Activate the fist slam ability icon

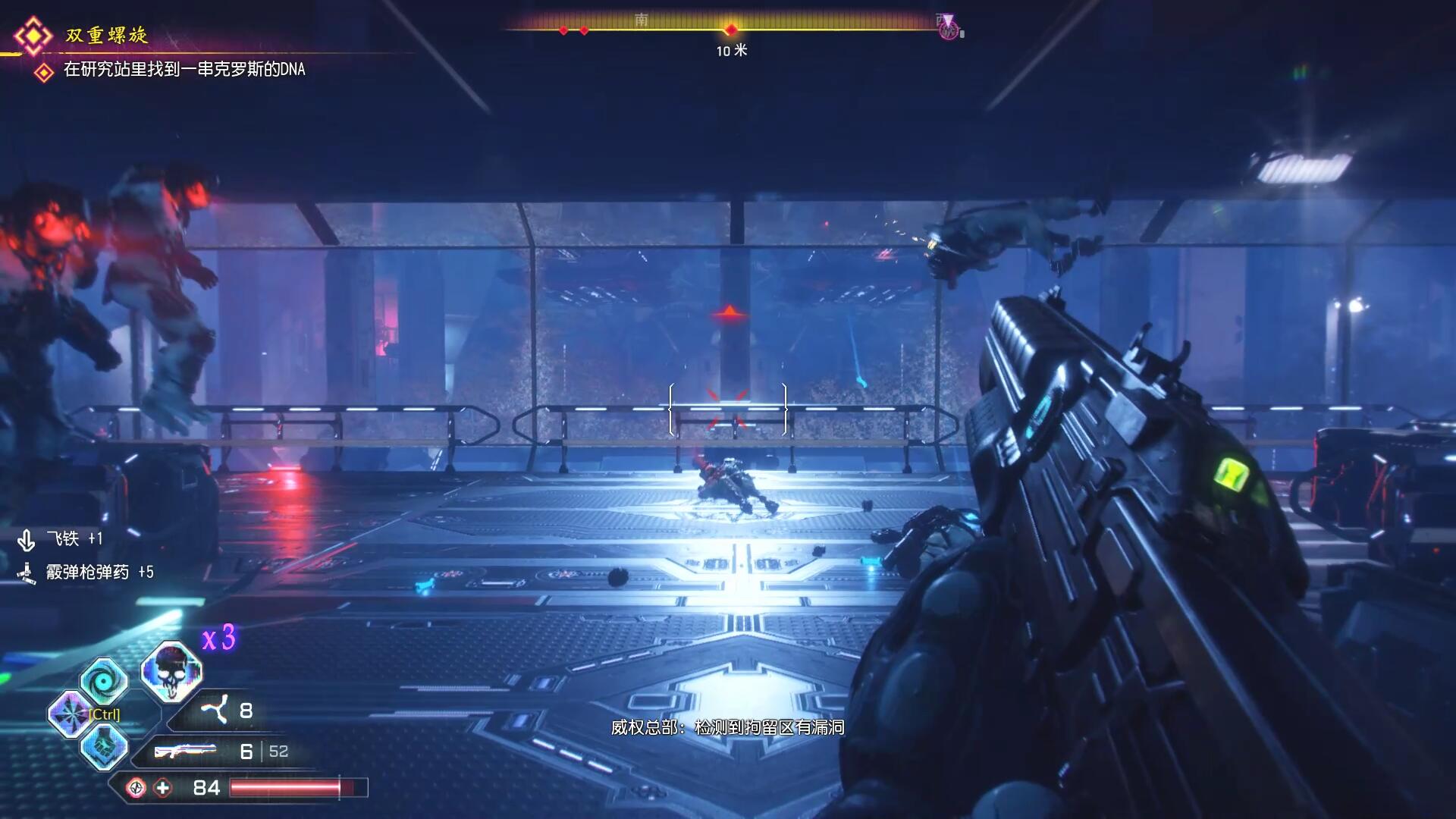104,746
